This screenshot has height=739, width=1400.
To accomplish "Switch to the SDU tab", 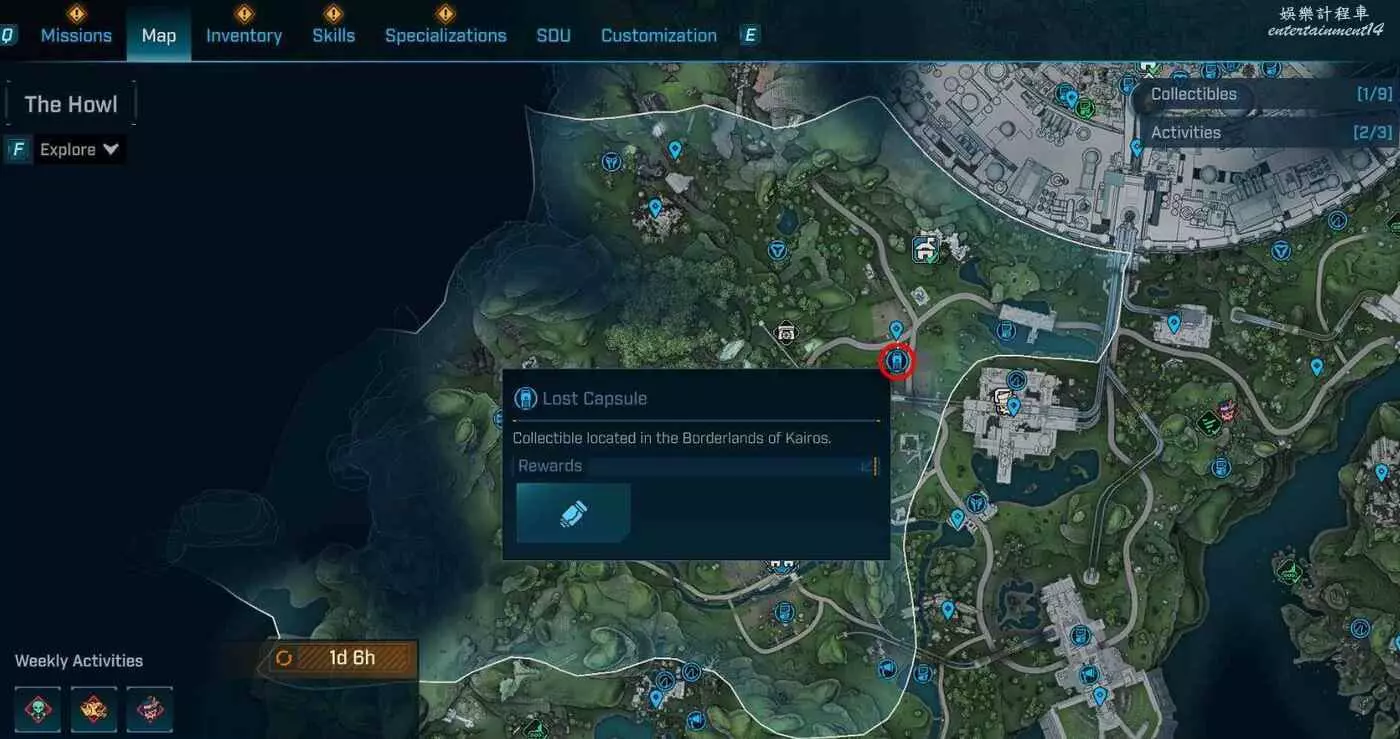I will pos(553,36).
